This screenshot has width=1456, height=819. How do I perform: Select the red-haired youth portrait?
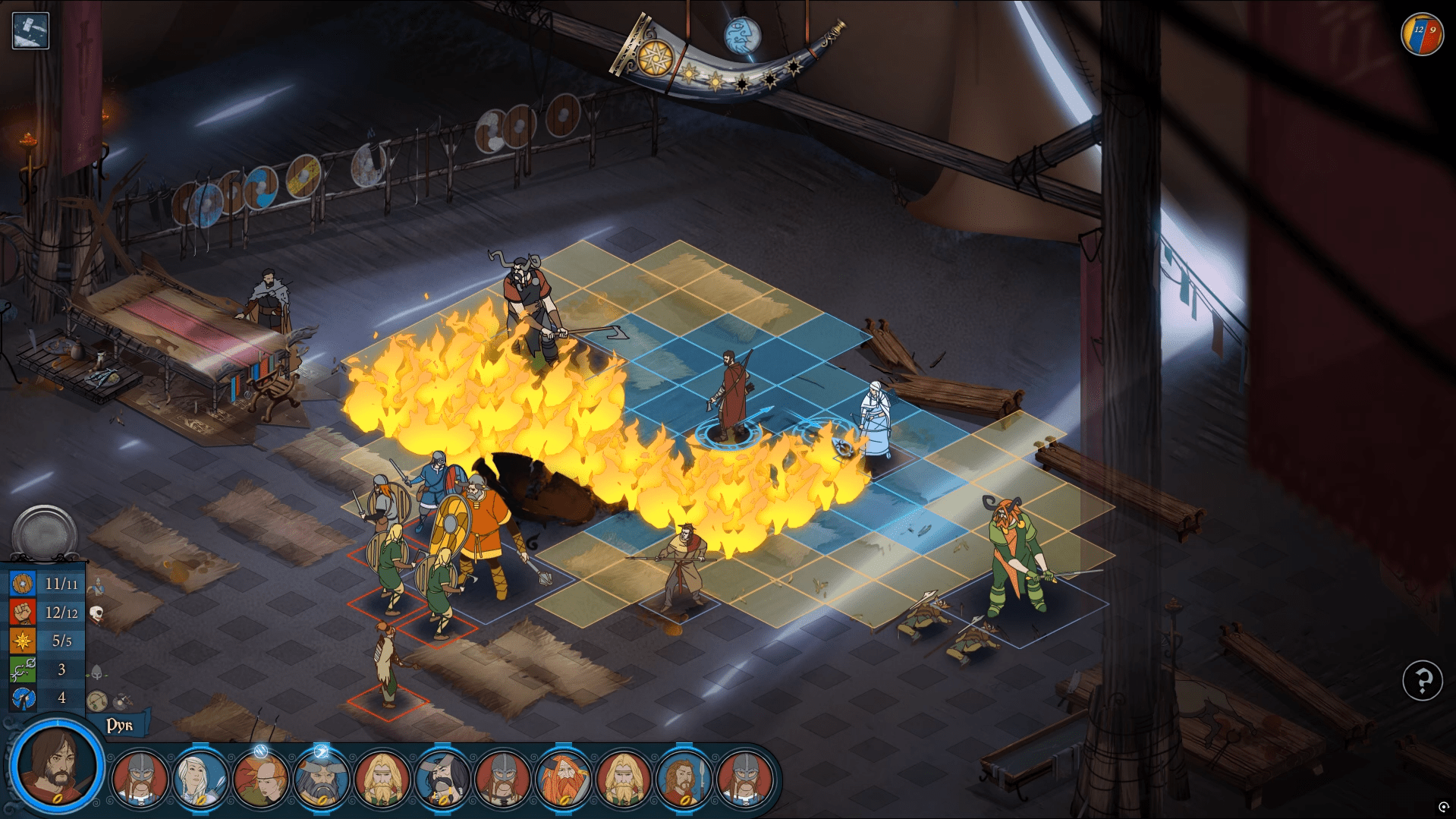(260, 778)
